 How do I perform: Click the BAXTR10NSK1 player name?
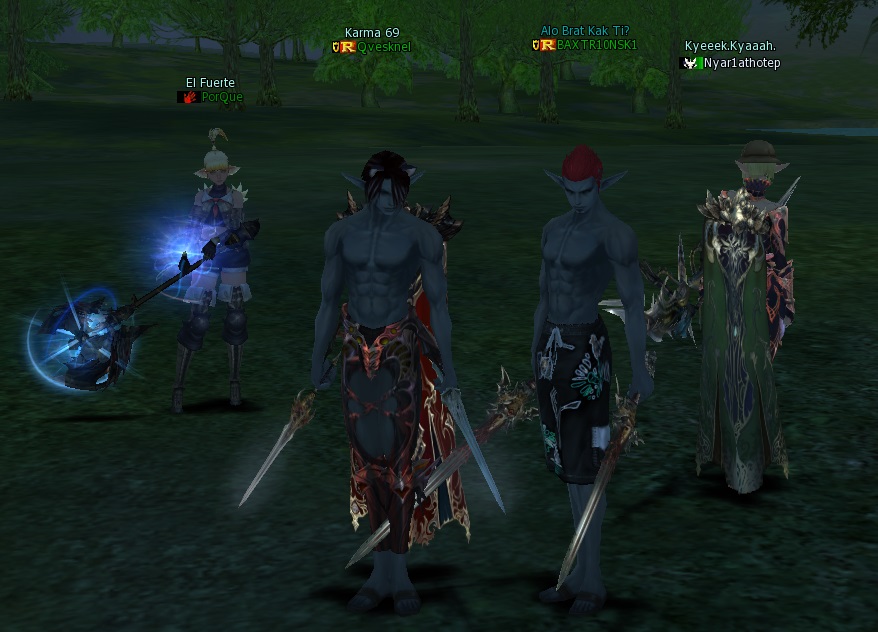596,45
